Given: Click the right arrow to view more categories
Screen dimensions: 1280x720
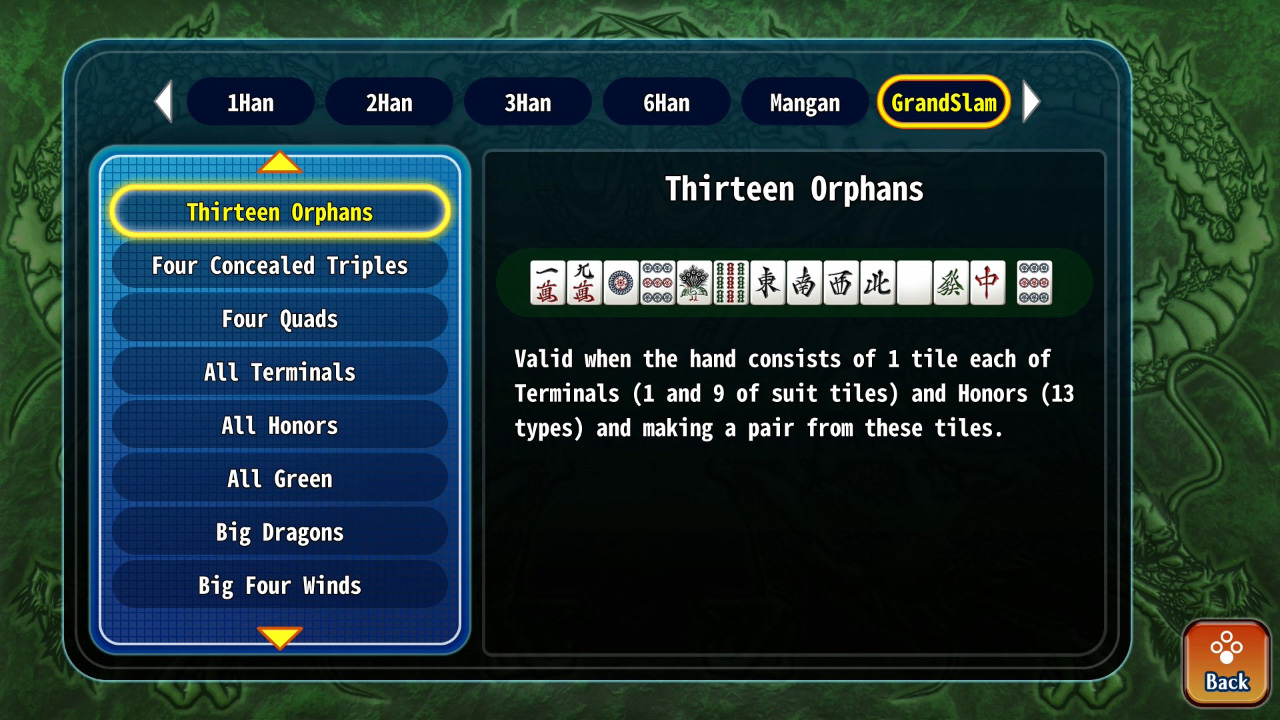Looking at the screenshot, I should point(1032,101).
